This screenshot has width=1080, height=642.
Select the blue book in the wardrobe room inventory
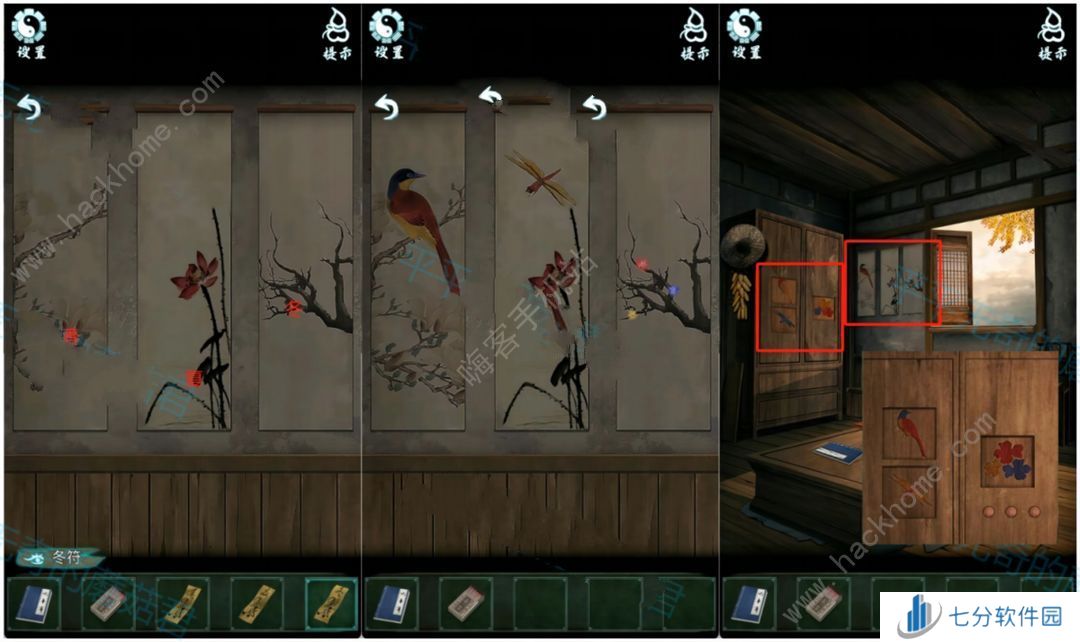[747, 604]
